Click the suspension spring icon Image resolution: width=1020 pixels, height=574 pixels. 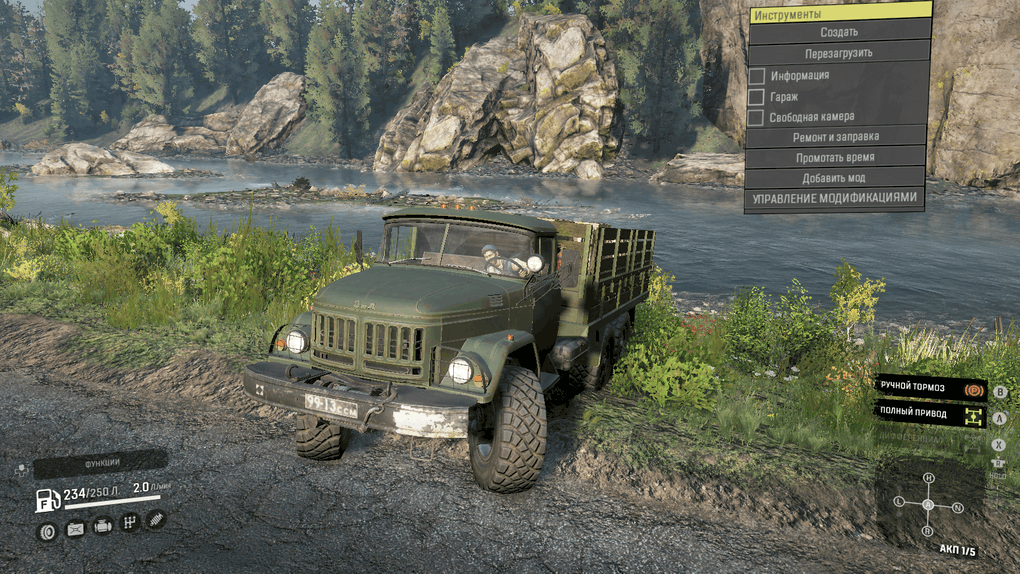point(156,519)
